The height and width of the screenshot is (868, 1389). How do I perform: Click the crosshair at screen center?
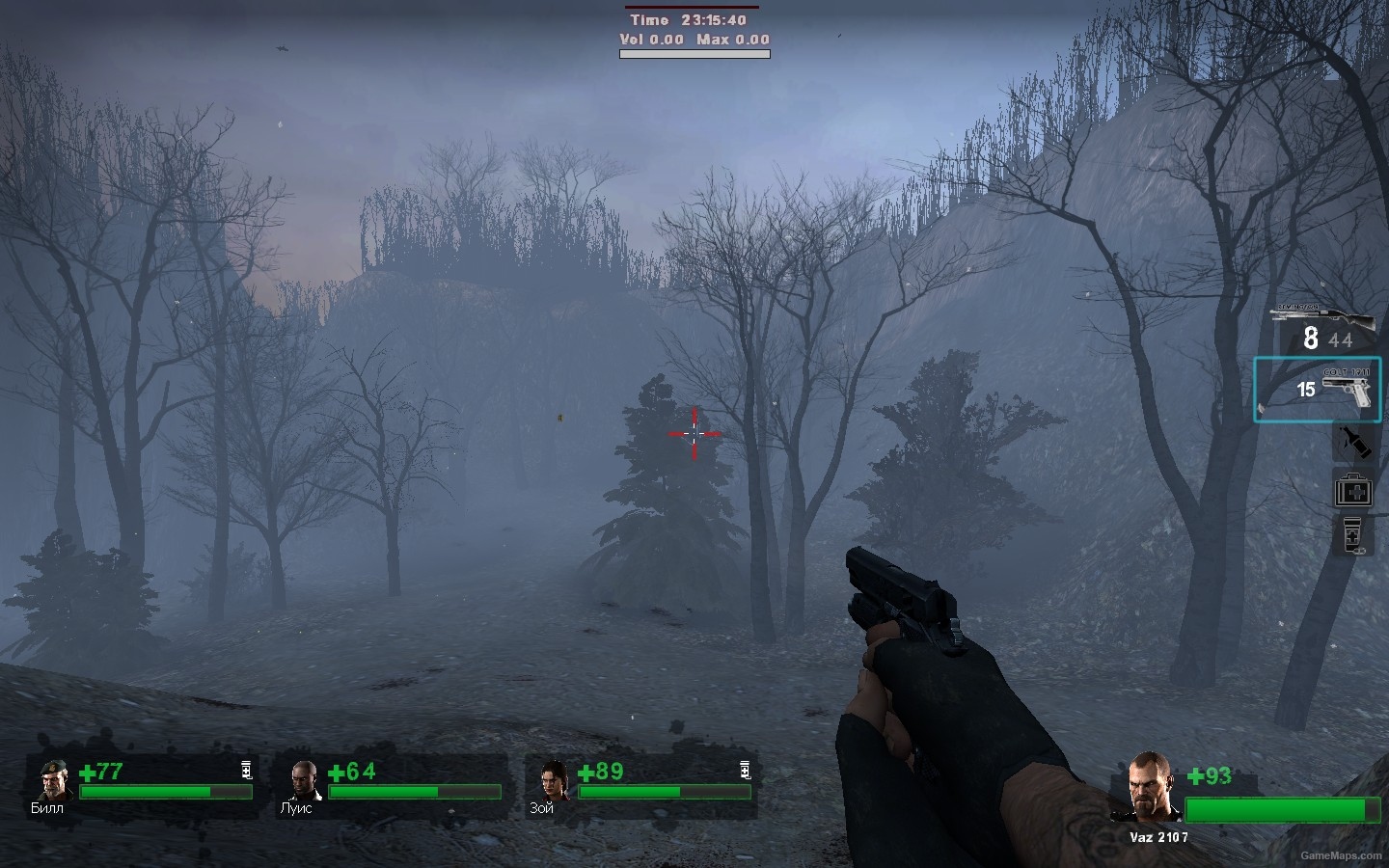point(694,435)
